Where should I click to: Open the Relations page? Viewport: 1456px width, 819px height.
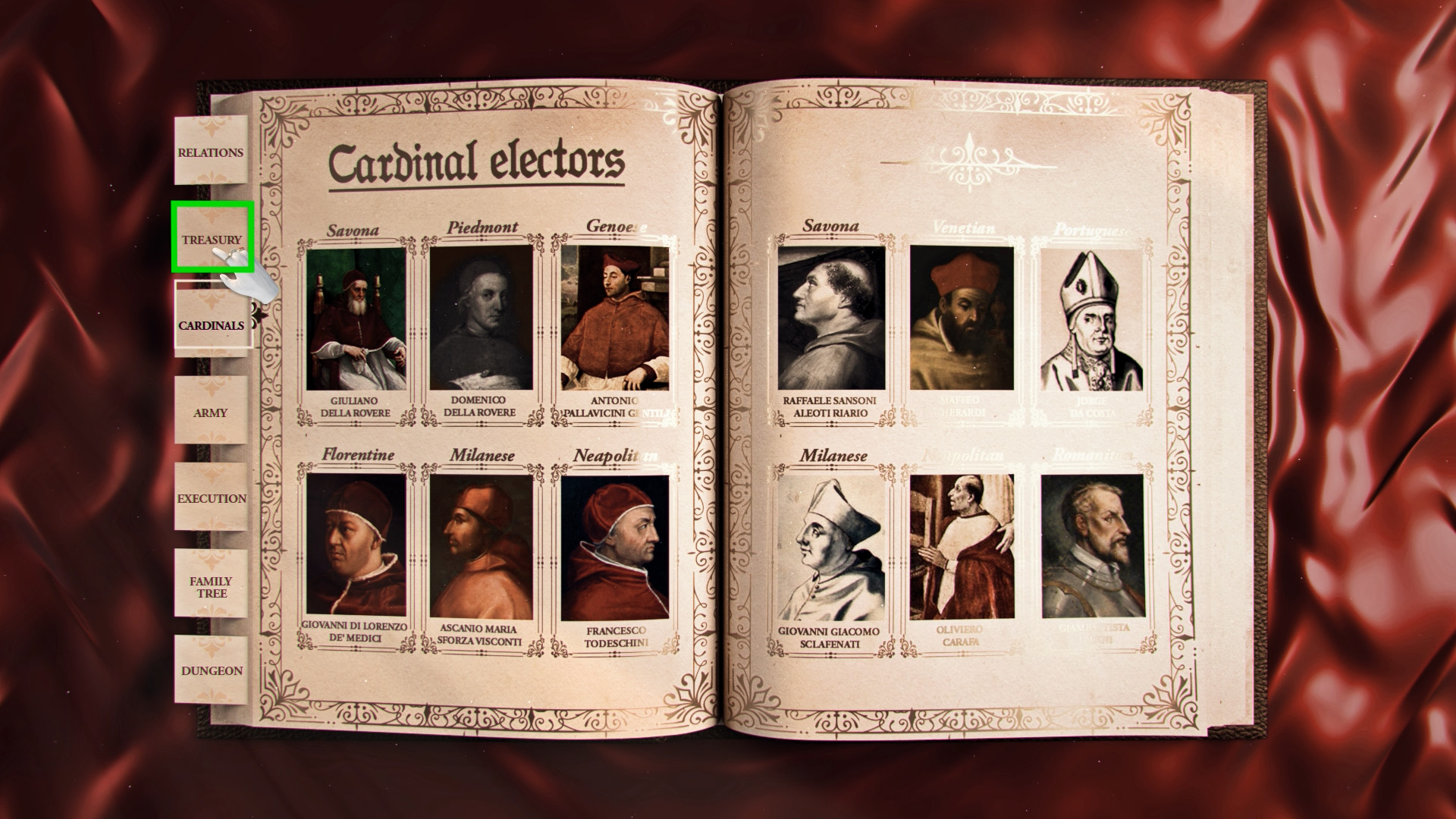(x=210, y=152)
